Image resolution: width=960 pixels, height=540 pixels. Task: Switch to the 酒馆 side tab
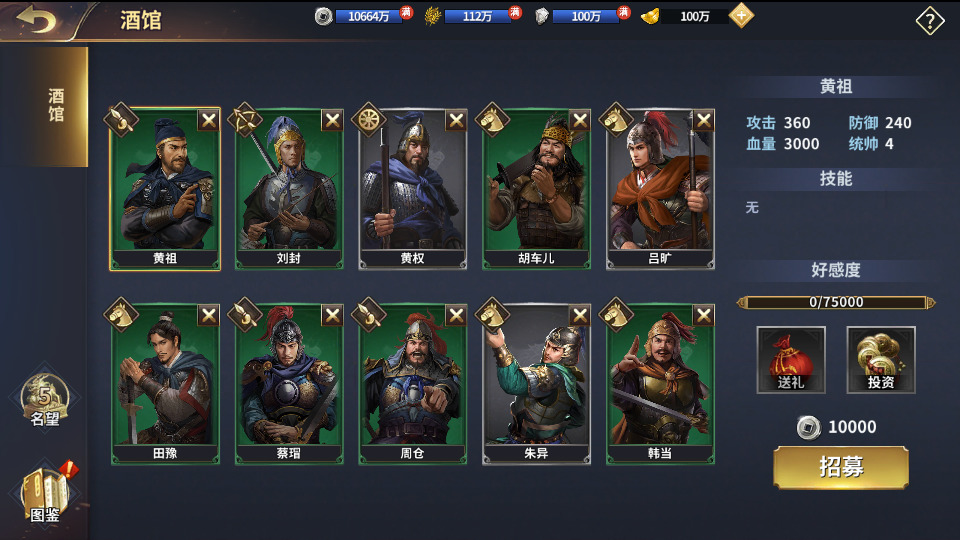point(56,106)
